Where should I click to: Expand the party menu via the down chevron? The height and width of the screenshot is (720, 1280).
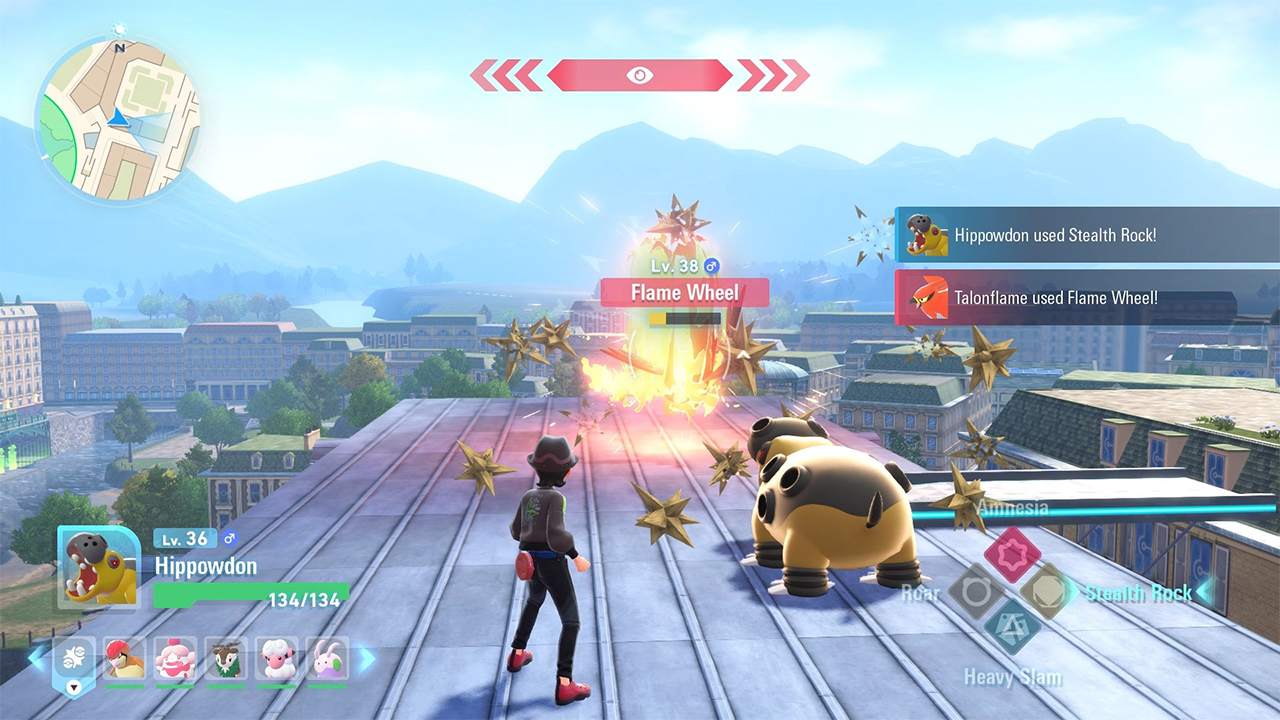(x=74, y=687)
